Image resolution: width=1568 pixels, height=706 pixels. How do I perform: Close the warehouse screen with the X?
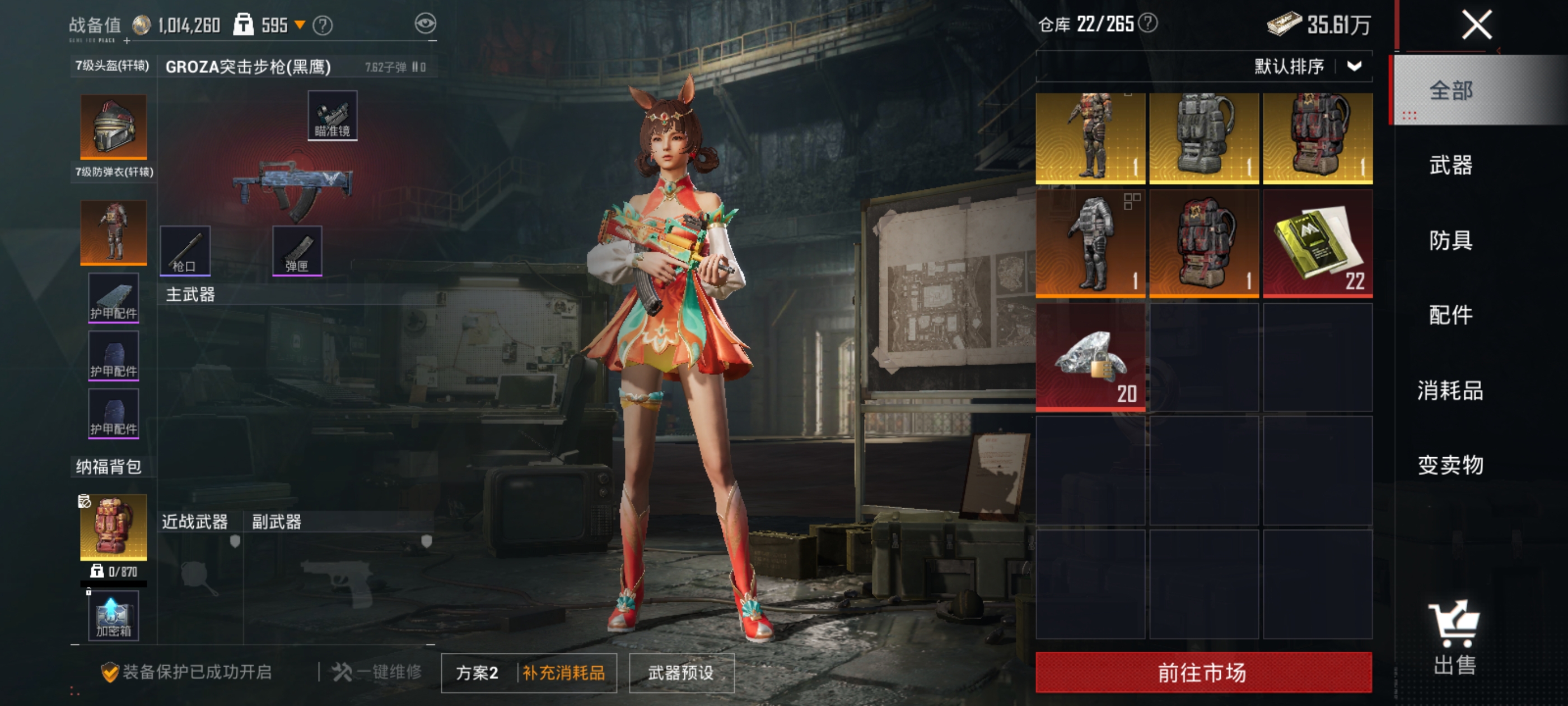pyautogui.click(x=1476, y=26)
